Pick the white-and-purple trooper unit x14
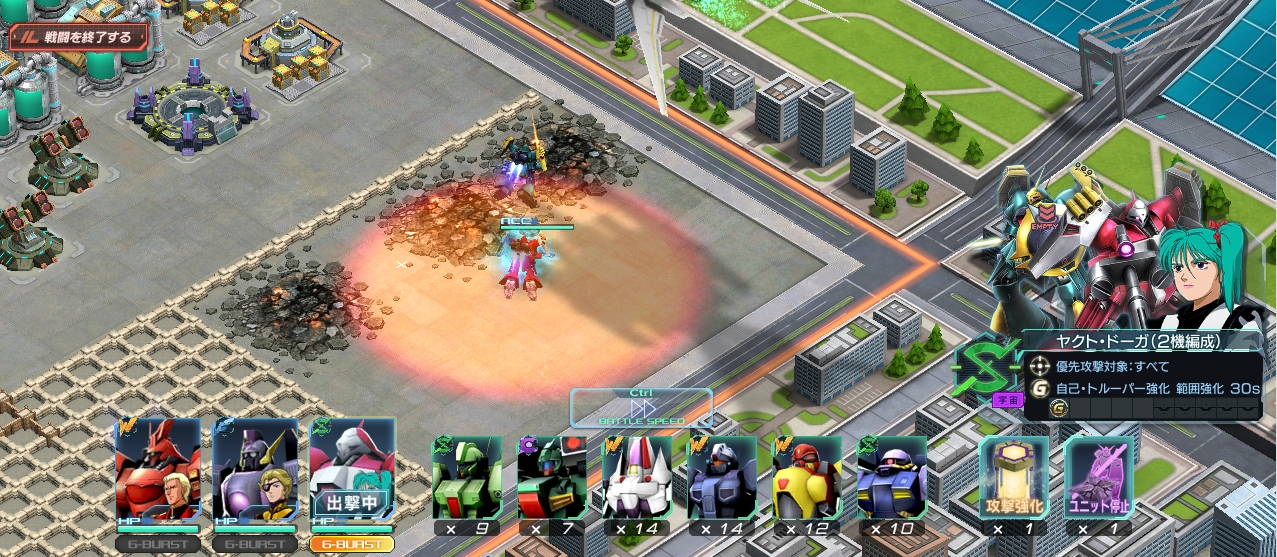The height and width of the screenshot is (557, 1277). [x=637, y=478]
